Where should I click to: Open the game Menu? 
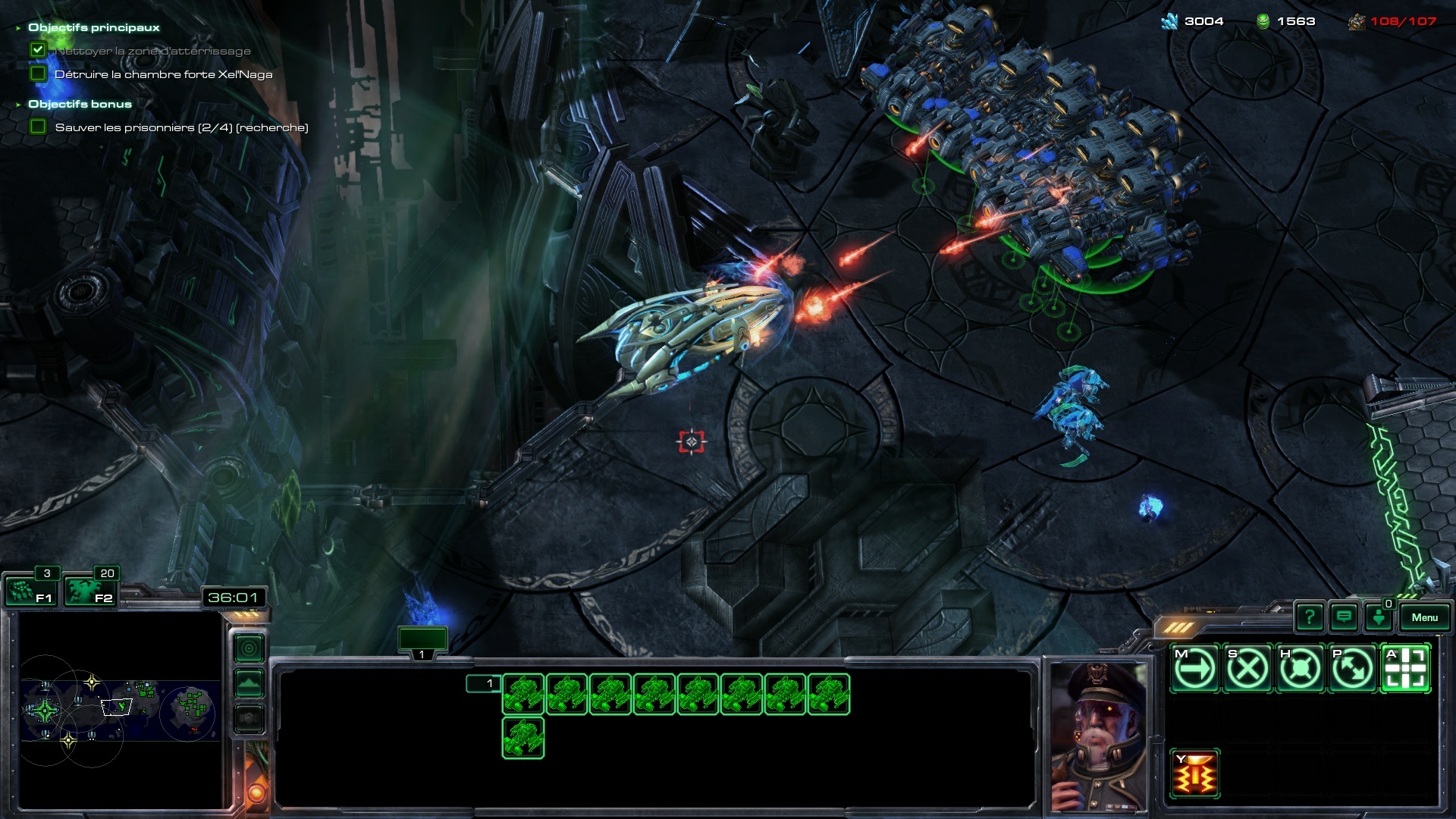[x=1424, y=617]
